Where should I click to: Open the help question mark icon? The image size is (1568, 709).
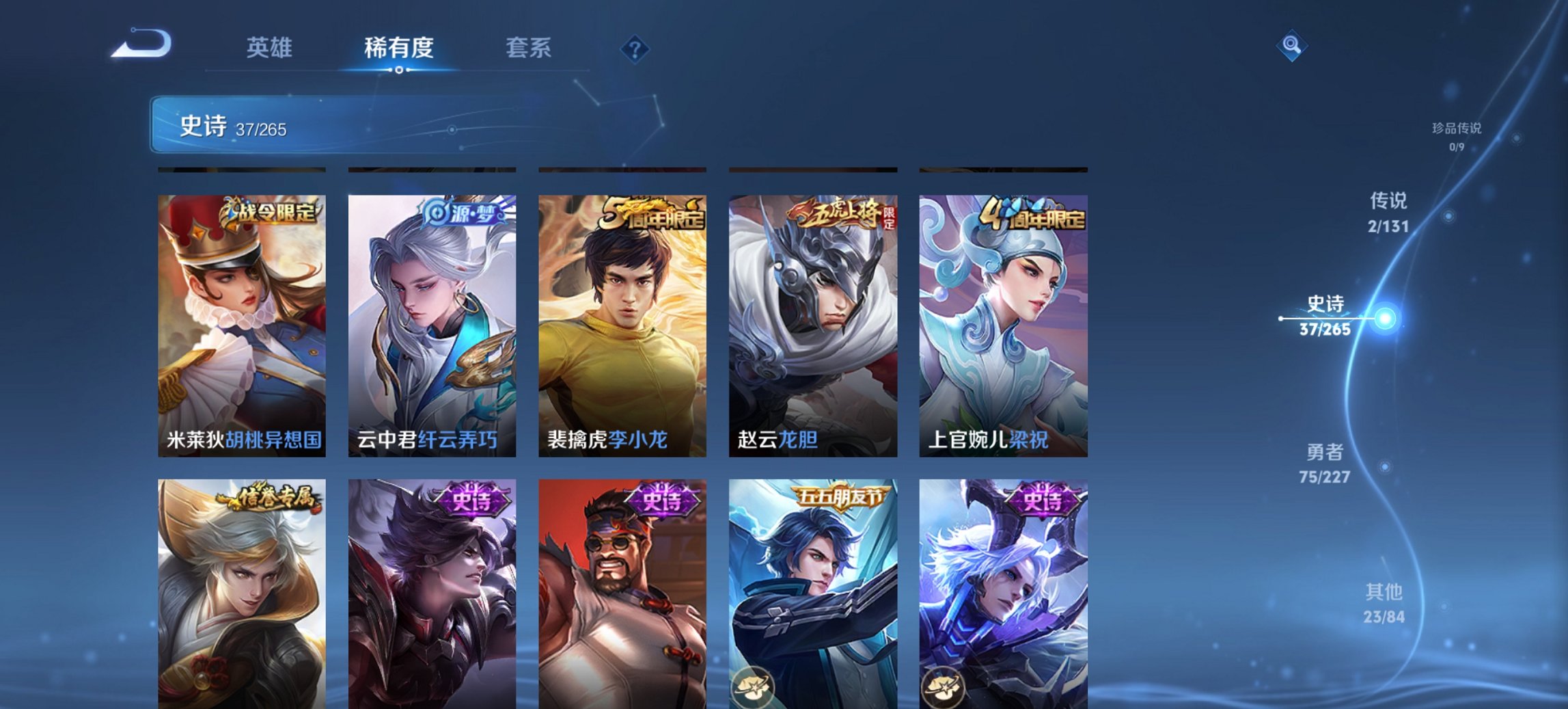[634, 48]
